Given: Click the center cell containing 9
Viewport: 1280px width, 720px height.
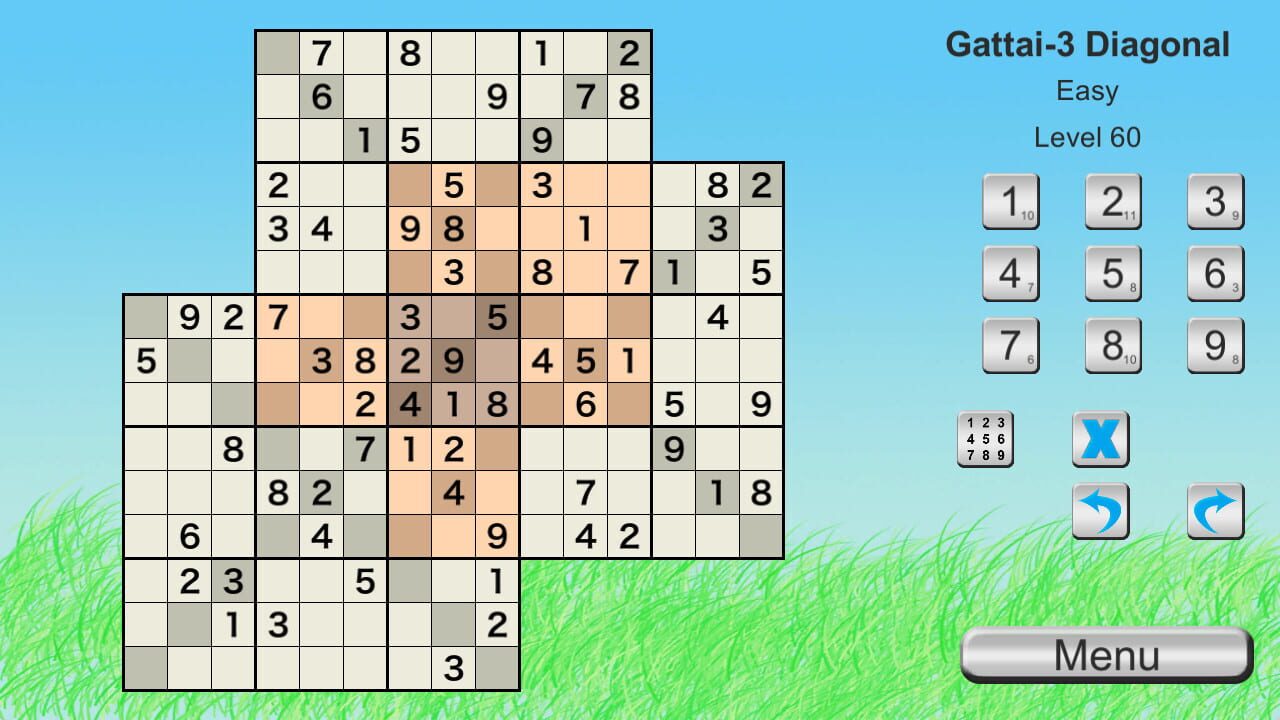Looking at the screenshot, I should [x=454, y=361].
